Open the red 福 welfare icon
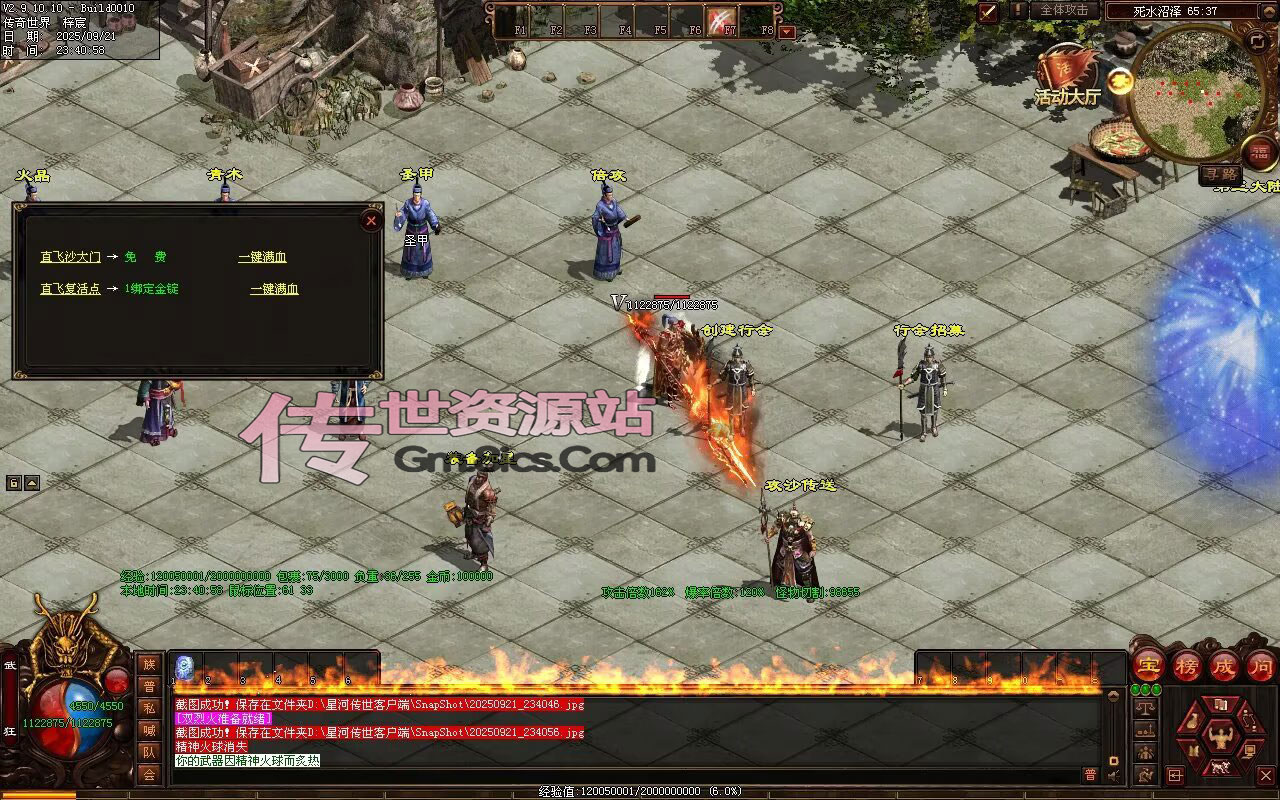Viewport: 1280px width, 800px height. click(1258, 150)
